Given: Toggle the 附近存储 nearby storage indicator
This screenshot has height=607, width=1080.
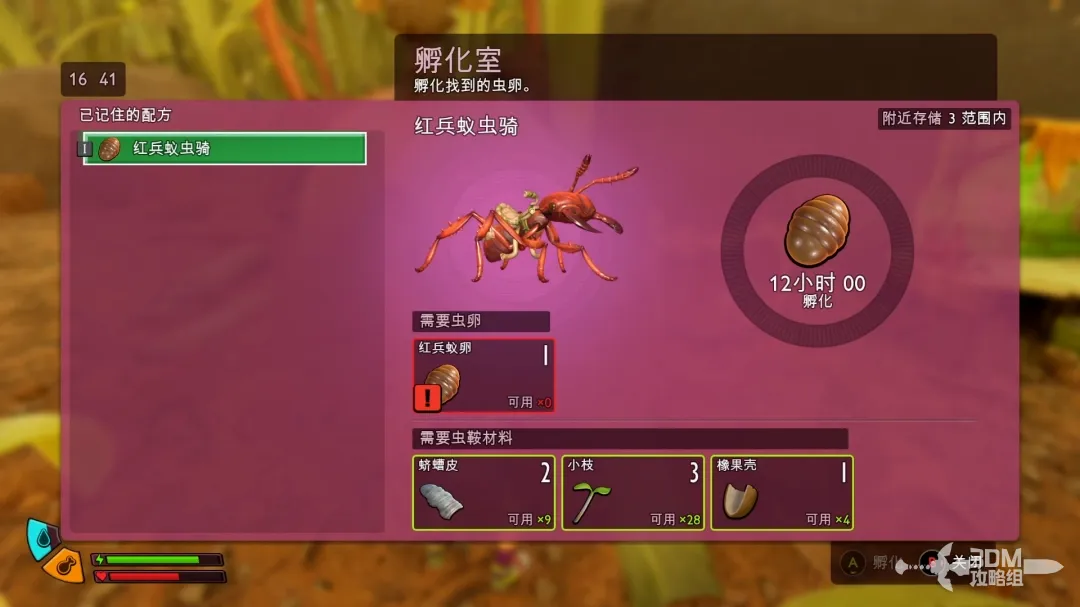Looking at the screenshot, I should [x=943, y=118].
